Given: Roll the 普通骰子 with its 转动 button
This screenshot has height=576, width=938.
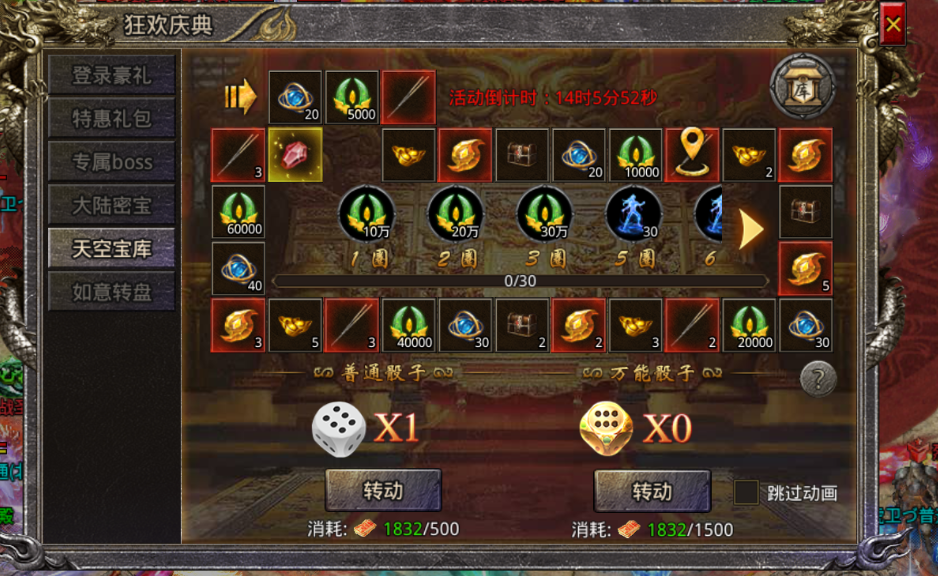Looking at the screenshot, I should tap(383, 491).
